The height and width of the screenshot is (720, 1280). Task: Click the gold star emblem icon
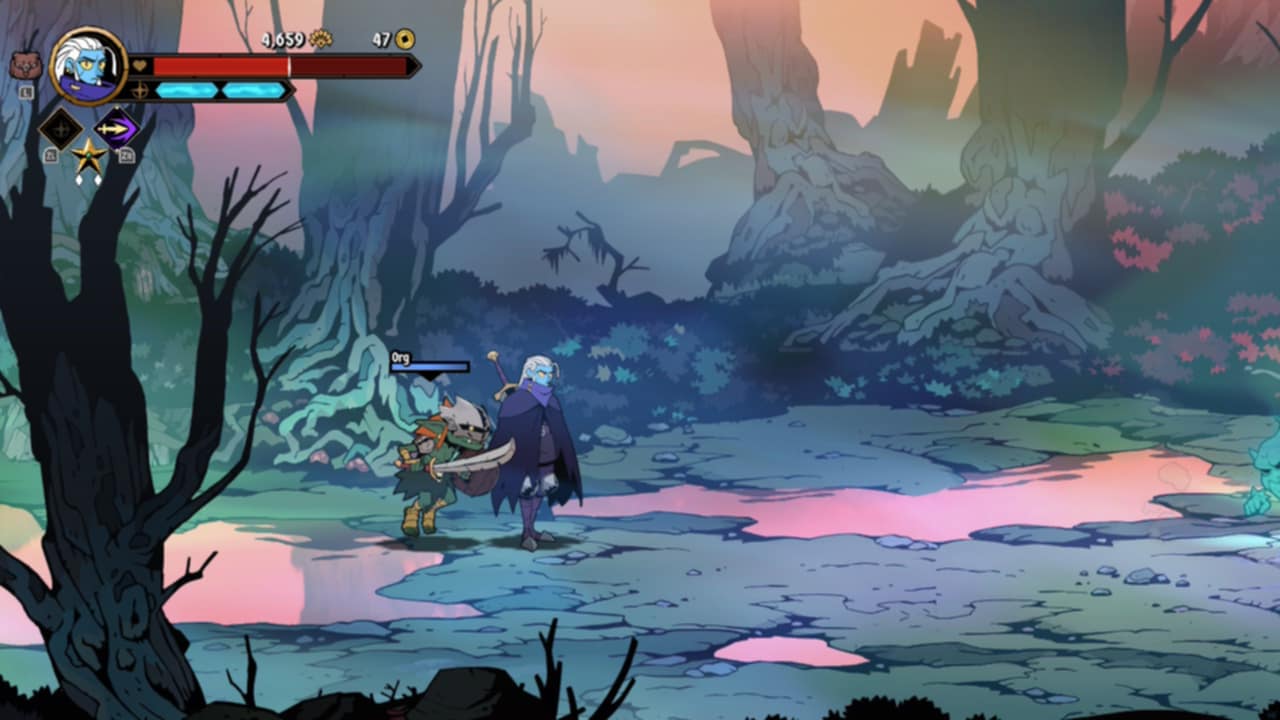pos(89,156)
